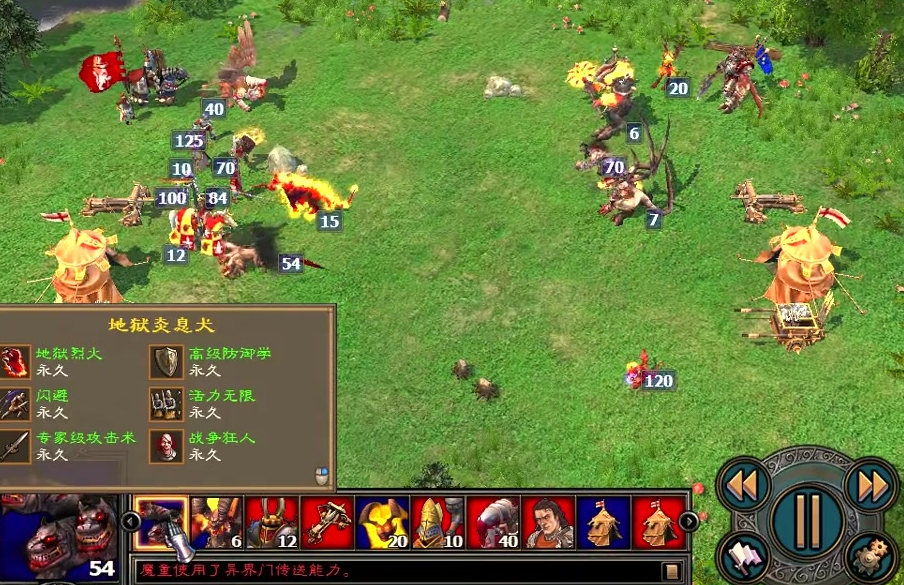
Task: Click the 战争狂人 ability icon
Action: coord(167,446)
